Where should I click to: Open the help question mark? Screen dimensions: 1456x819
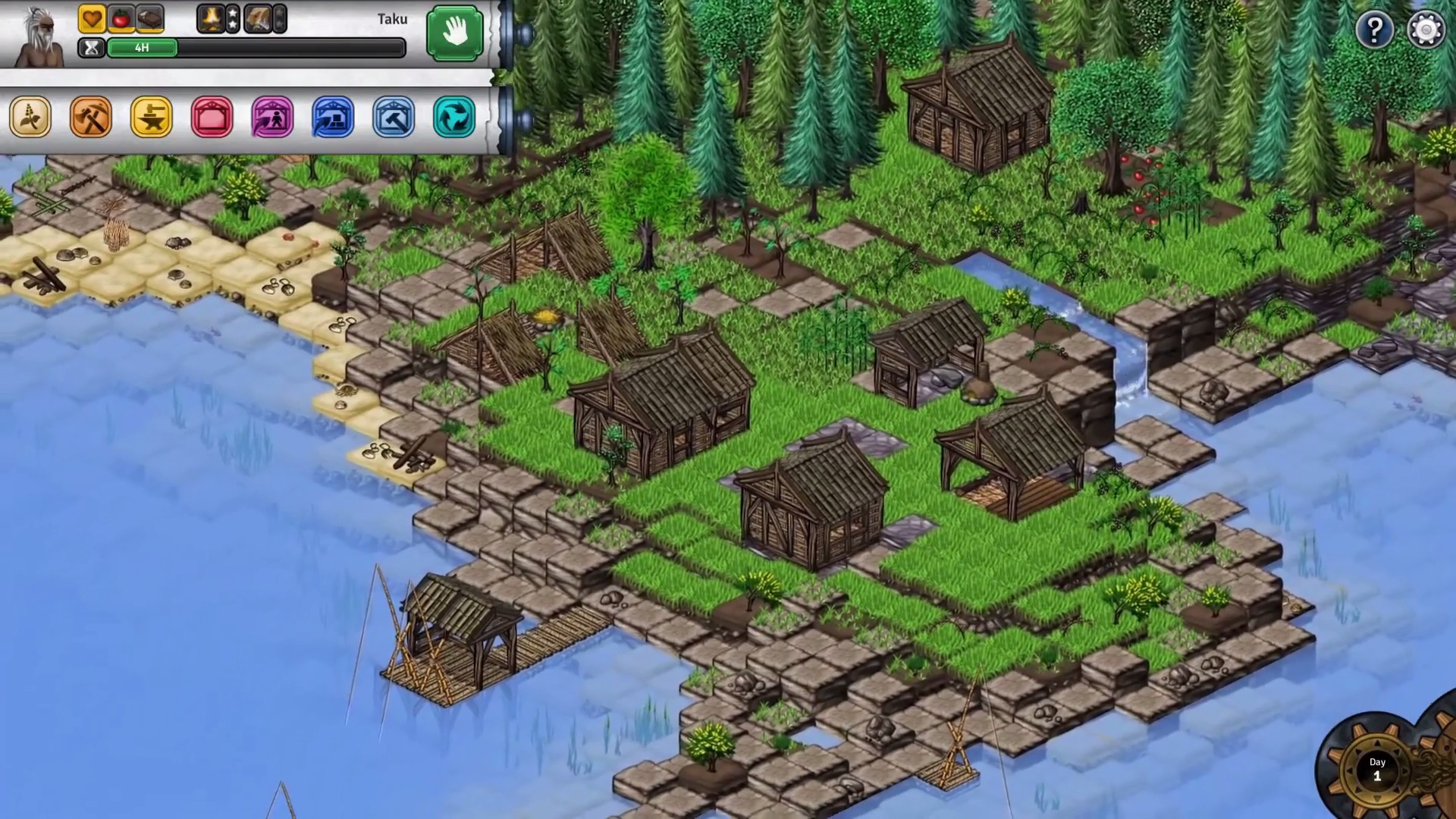point(1375,29)
